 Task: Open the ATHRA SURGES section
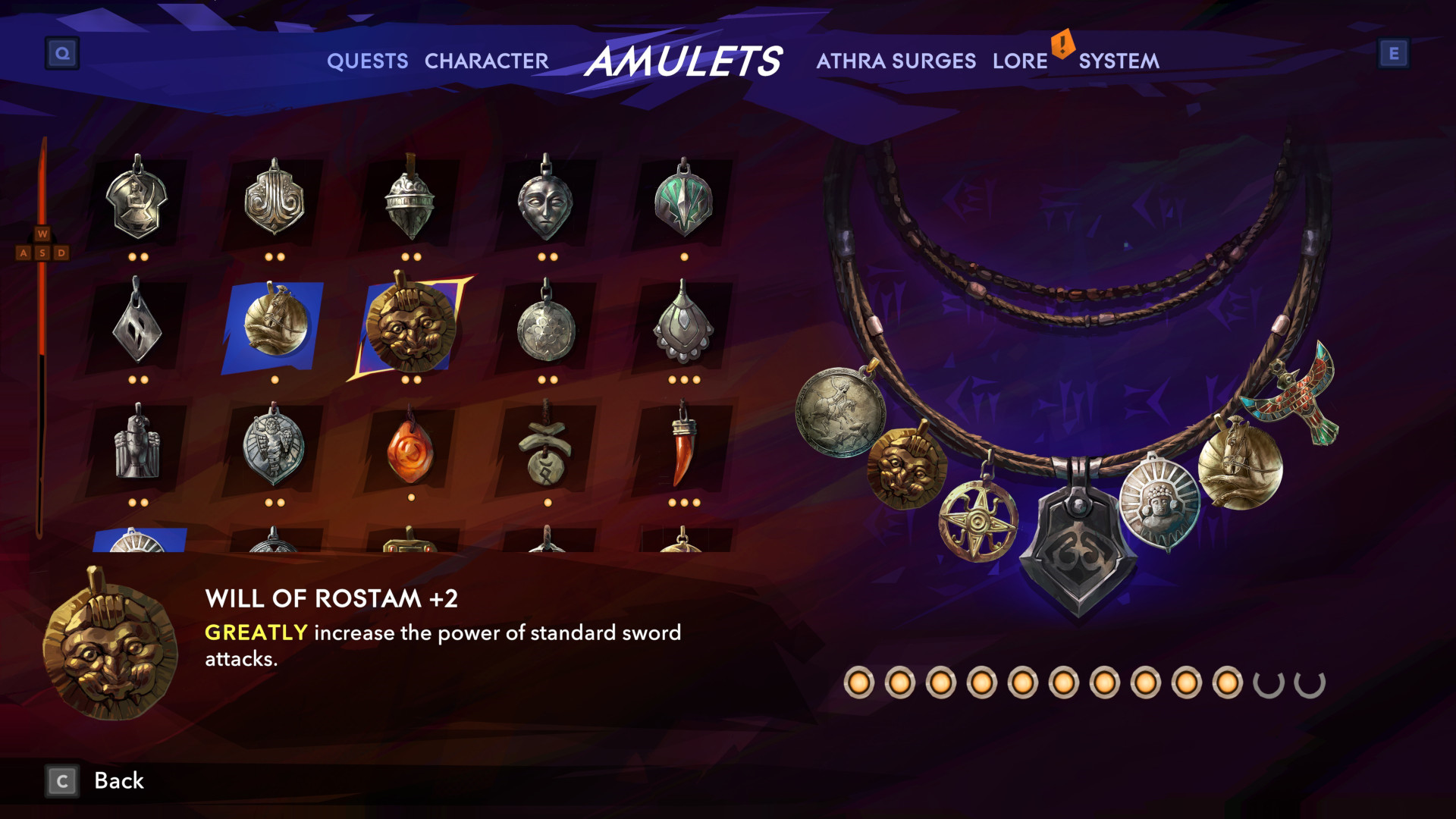pyautogui.click(x=896, y=62)
